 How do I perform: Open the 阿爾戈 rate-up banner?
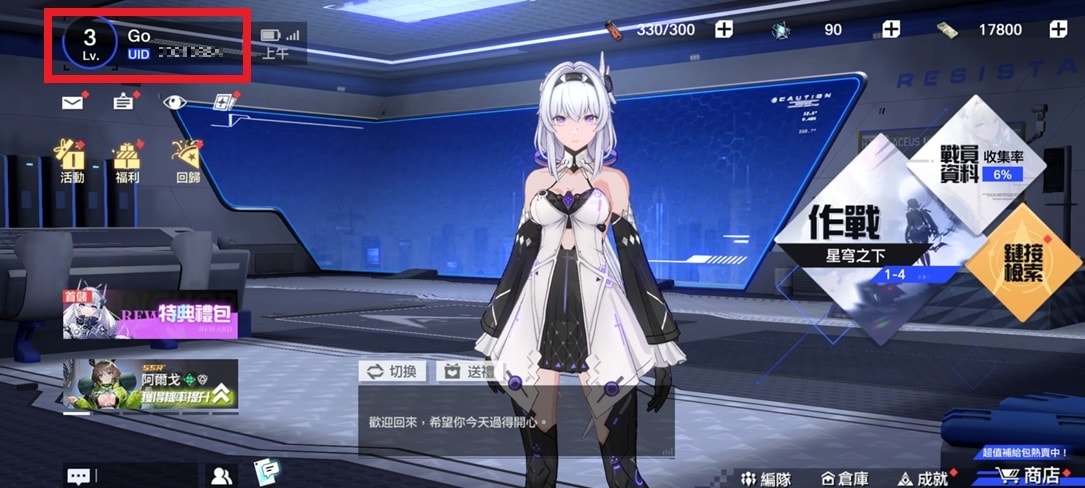coord(150,385)
